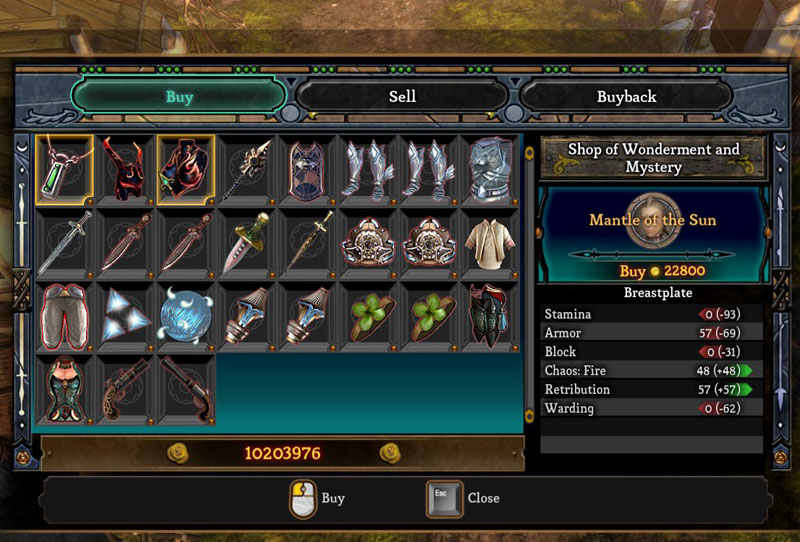Pick the long steel sword
Image resolution: width=800 pixels, height=542 pixels.
[65, 242]
